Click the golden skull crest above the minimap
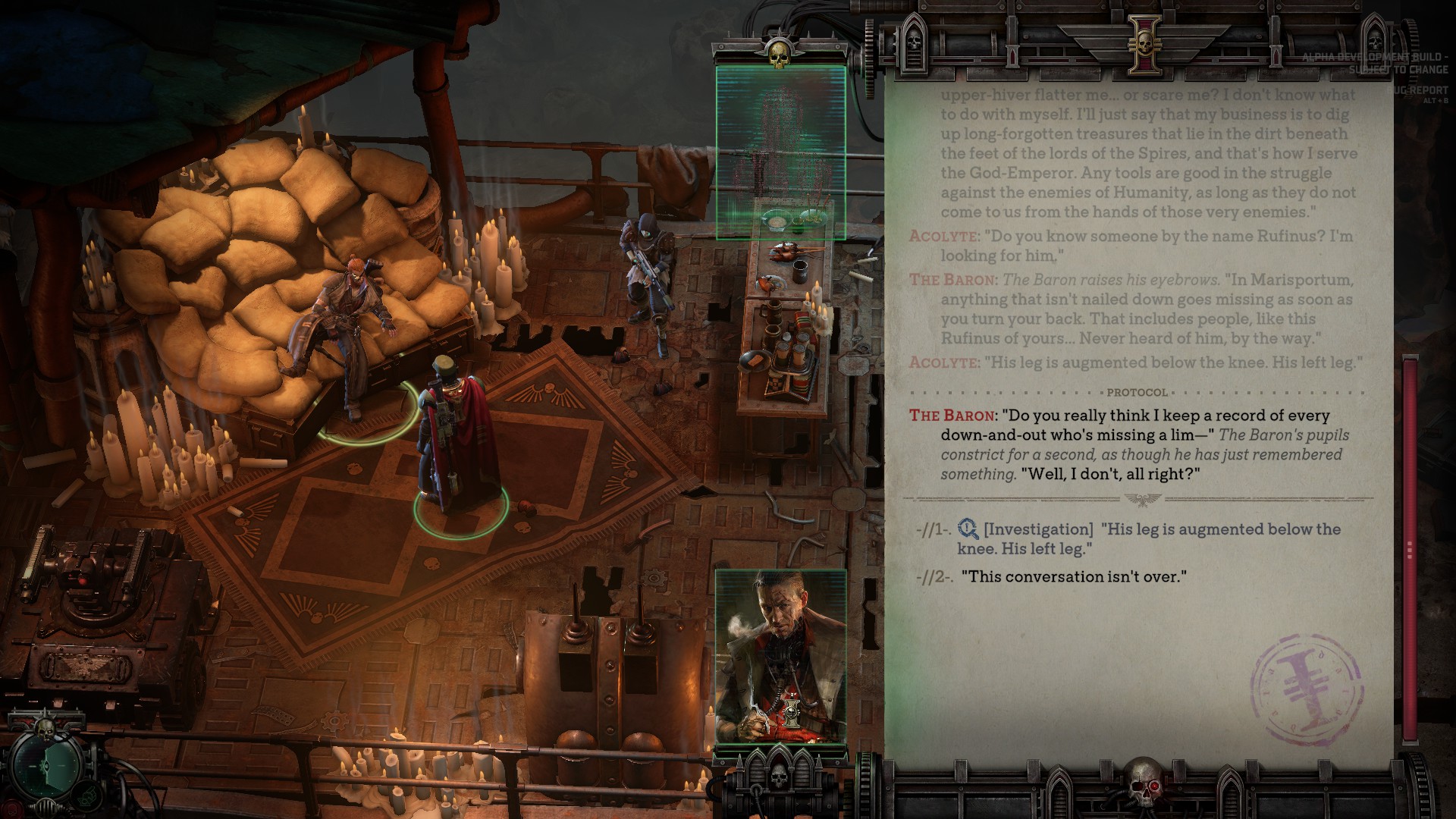 pyautogui.click(x=45, y=730)
